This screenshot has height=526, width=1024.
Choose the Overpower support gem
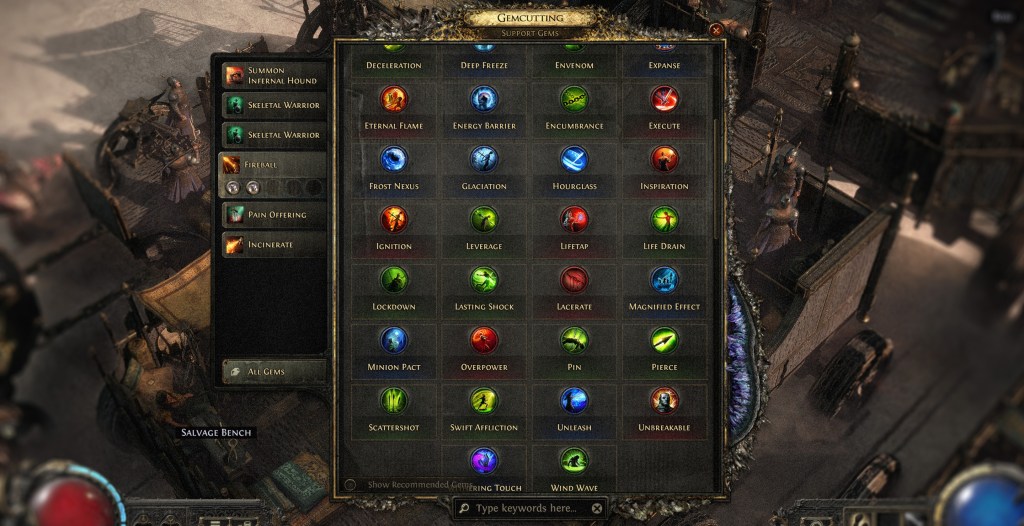(484, 340)
